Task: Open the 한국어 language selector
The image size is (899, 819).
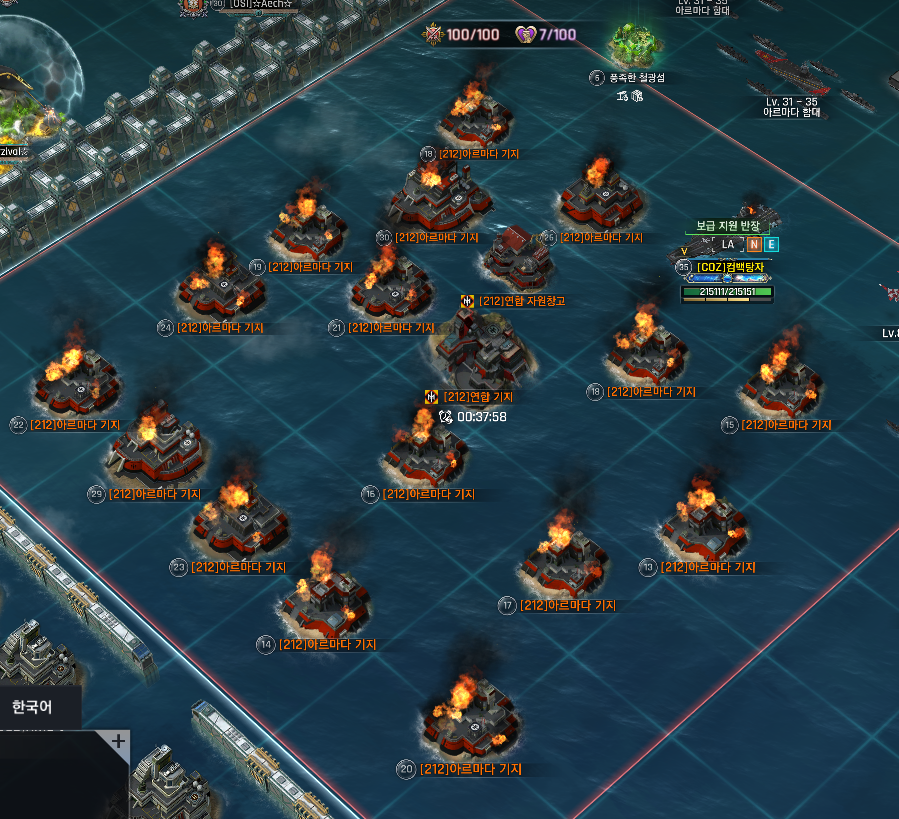Action: pos(32,708)
